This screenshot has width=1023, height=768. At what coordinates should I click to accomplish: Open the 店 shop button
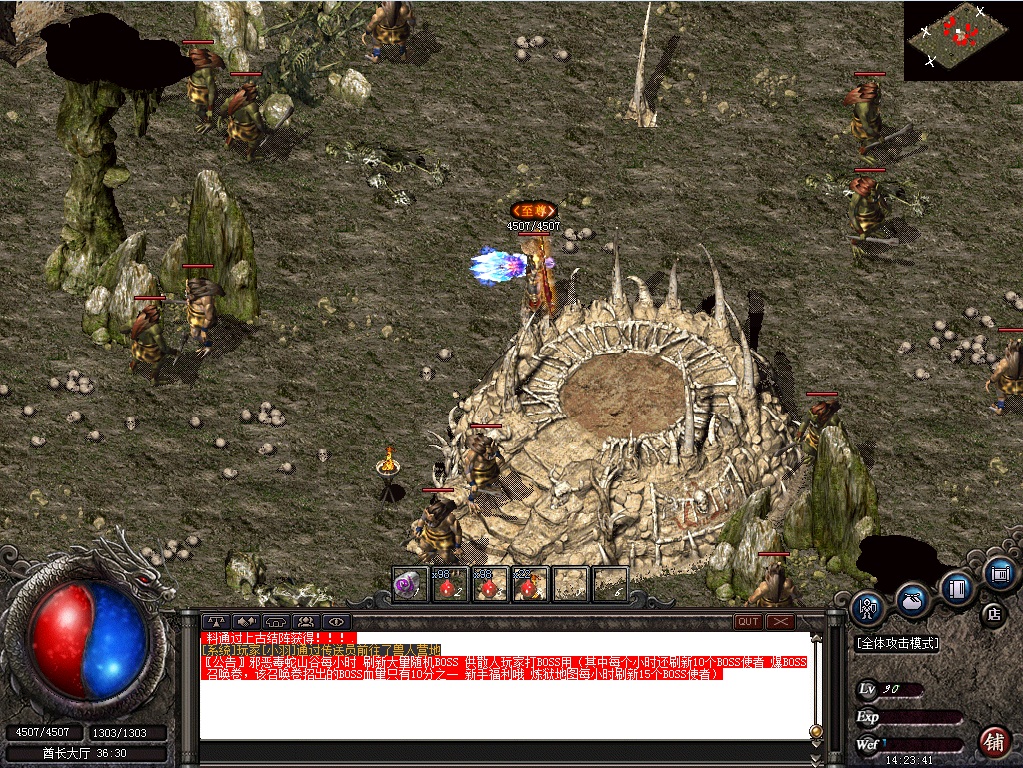[993, 612]
